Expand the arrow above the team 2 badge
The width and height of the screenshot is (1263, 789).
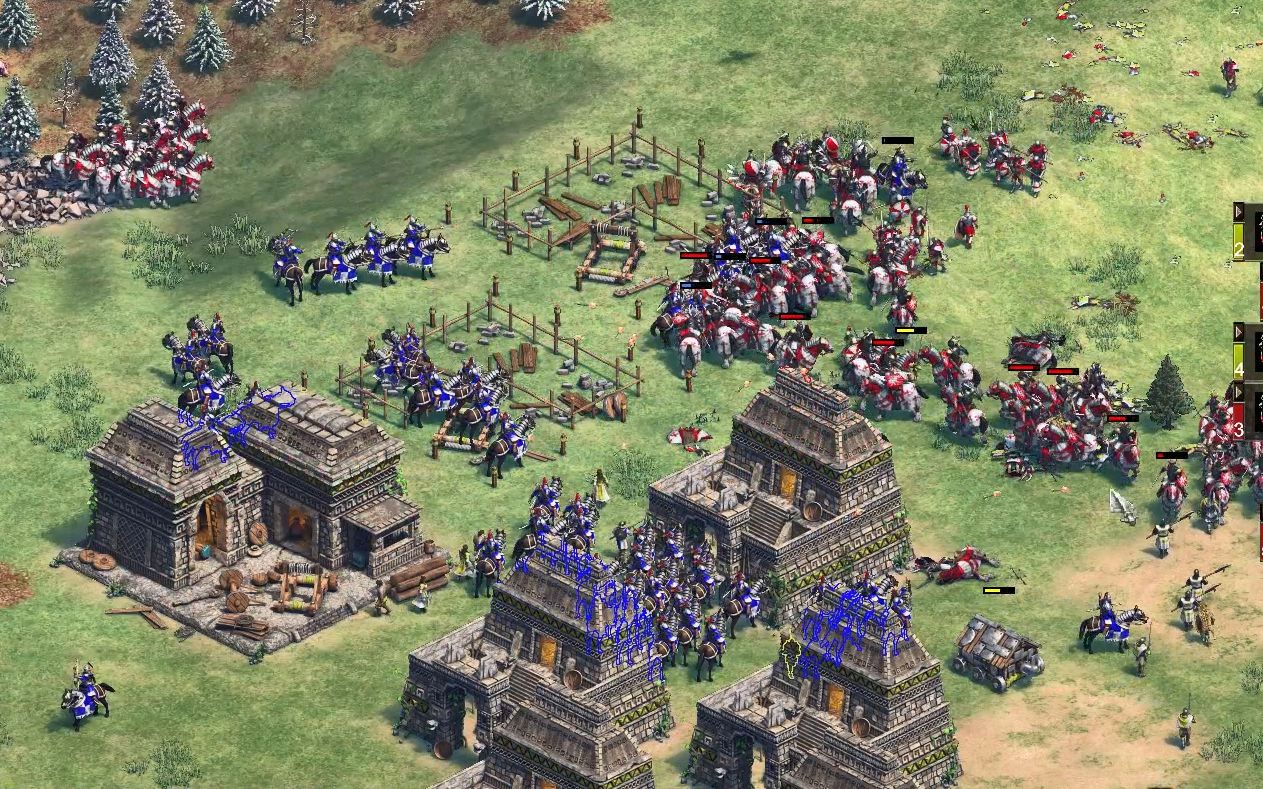(1239, 212)
